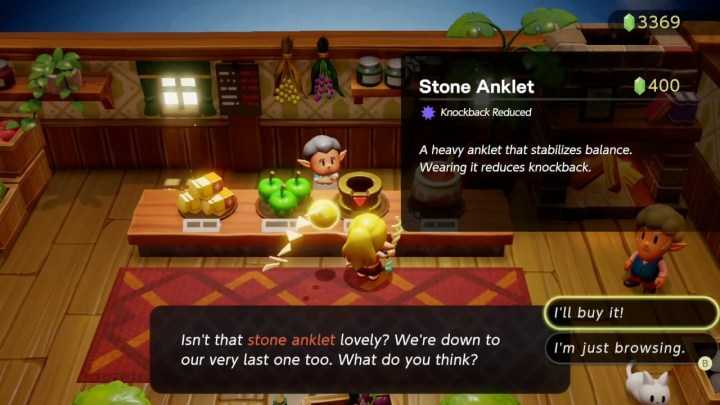Select "I'm just browsing." option
This screenshot has width=720, height=405.
pos(630,348)
